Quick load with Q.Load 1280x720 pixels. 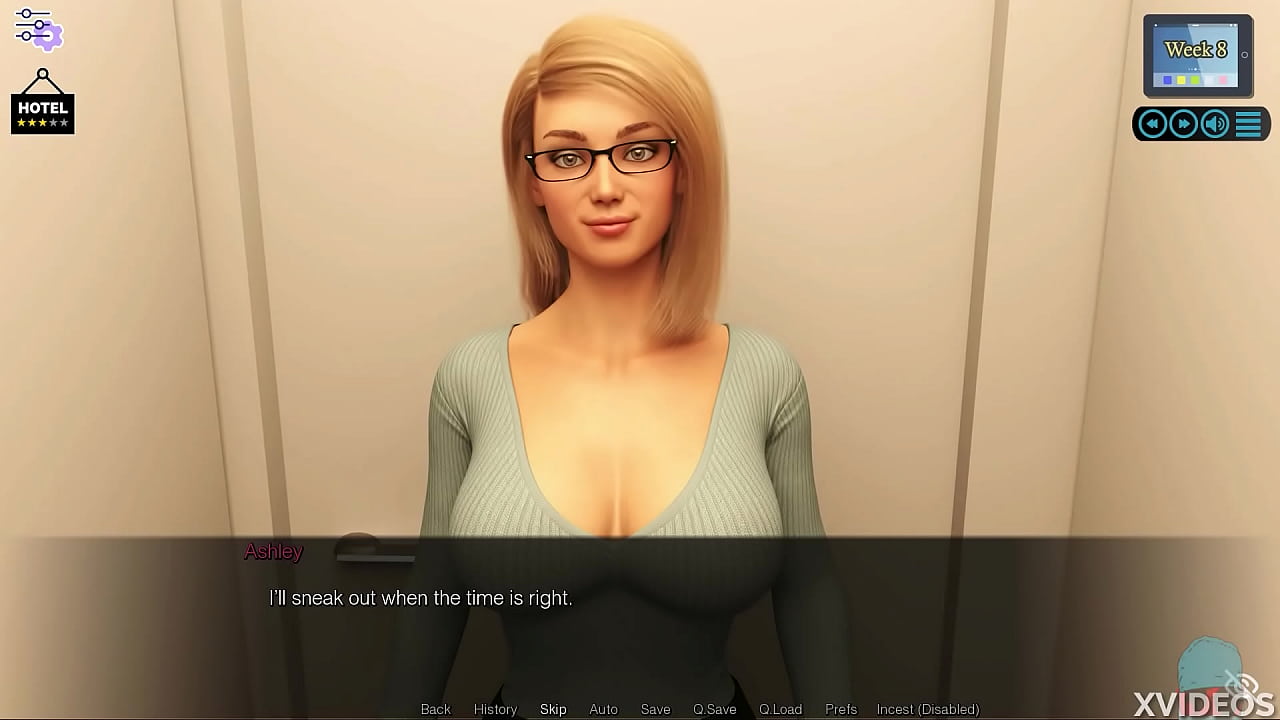(780, 709)
